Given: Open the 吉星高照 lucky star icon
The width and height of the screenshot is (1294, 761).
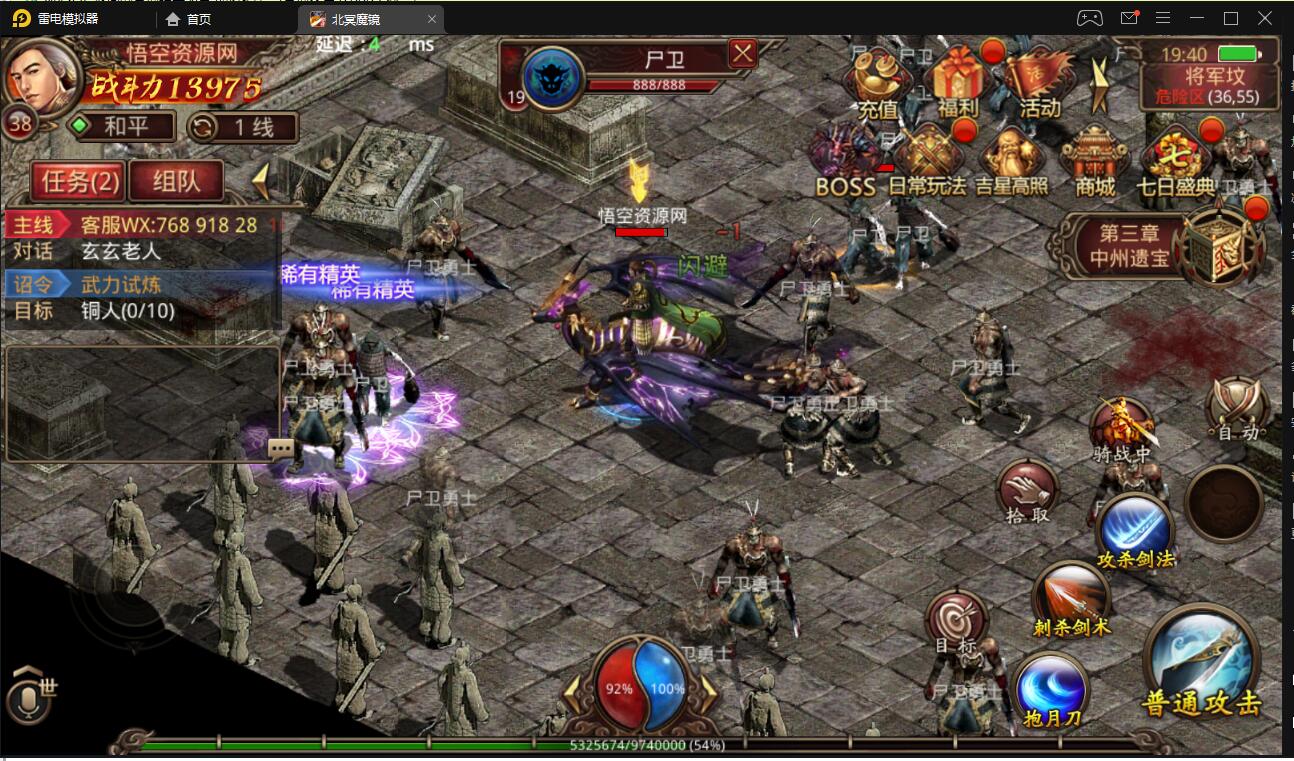Looking at the screenshot, I should [x=1011, y=162].
